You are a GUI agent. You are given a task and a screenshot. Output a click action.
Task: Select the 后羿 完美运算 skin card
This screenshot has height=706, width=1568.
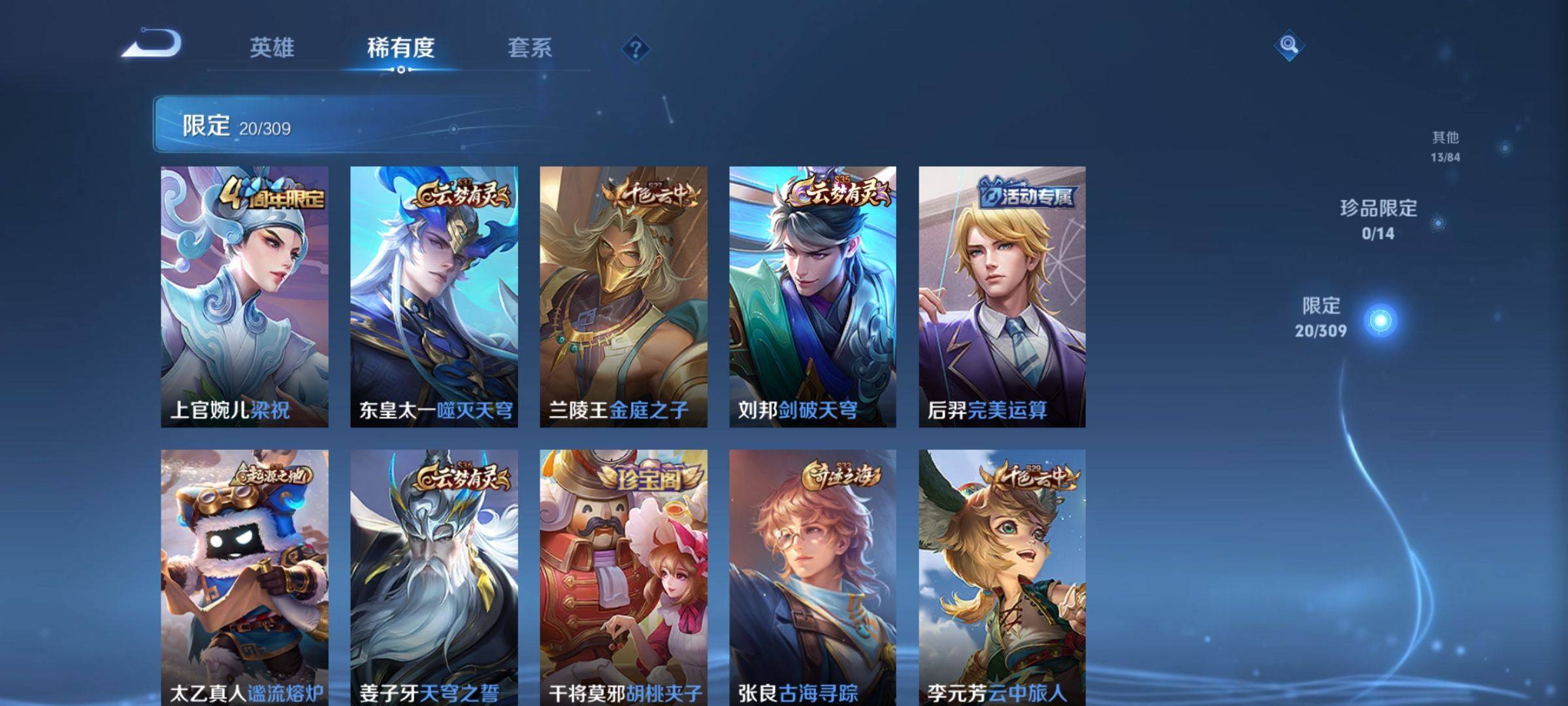coord(1002,297)
